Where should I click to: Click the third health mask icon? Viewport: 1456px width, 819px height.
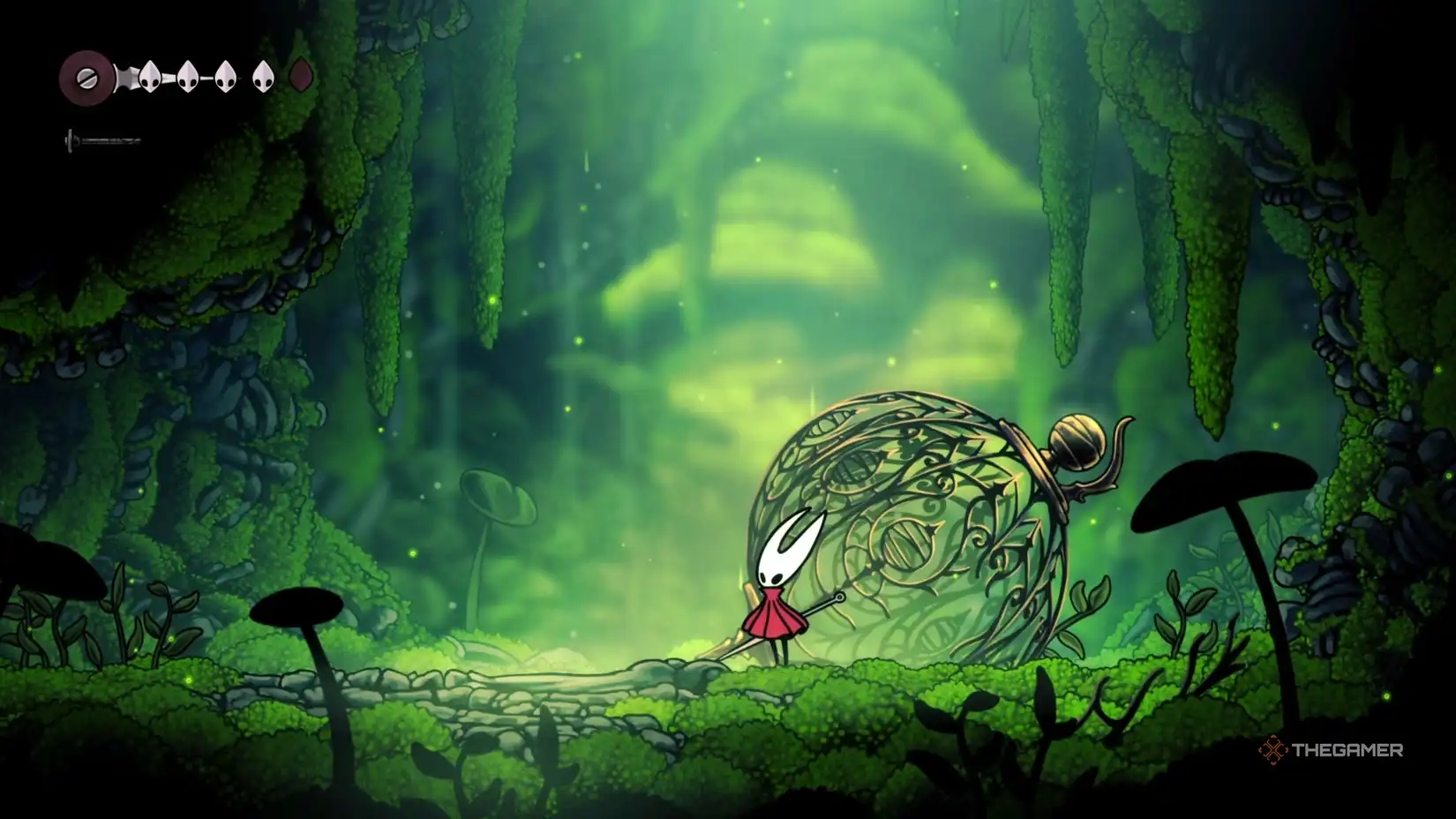pos(224,78)
